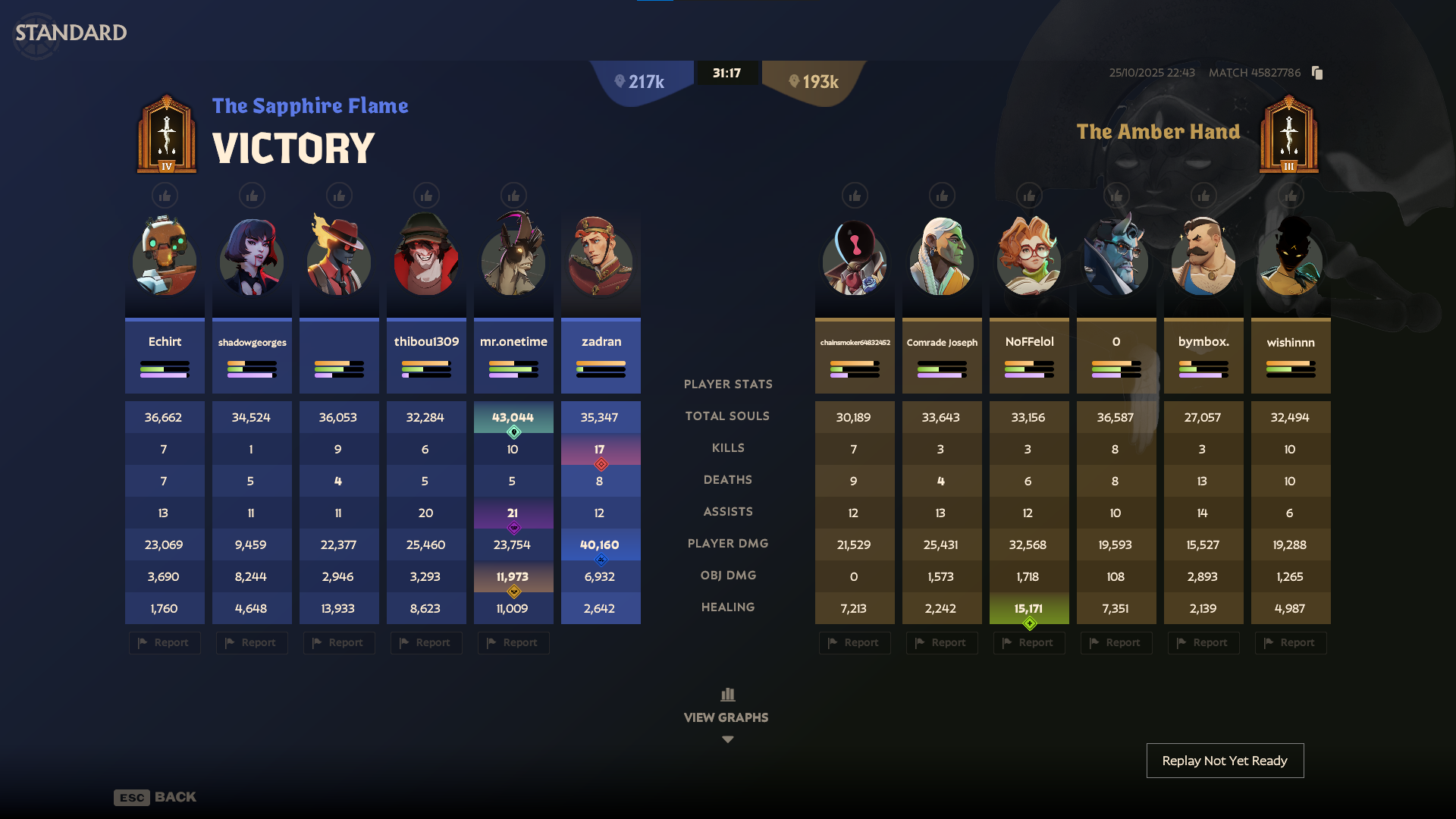Image resolution: width=1456 pixels, height=819 pixels.
Task: Click the Replay Not Yet Ready button
Action: tap(1225, 760)
